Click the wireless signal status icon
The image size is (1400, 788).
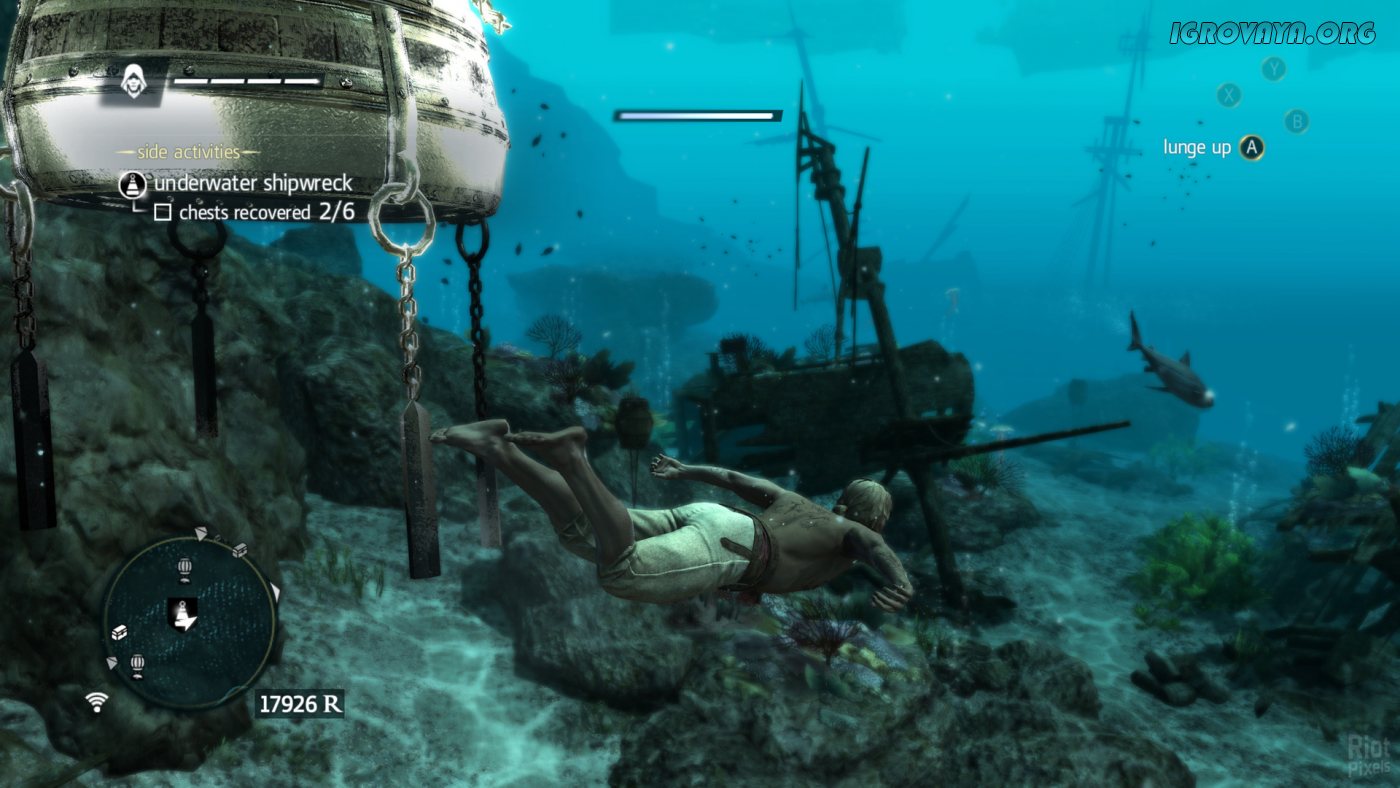tap(97, 701)
